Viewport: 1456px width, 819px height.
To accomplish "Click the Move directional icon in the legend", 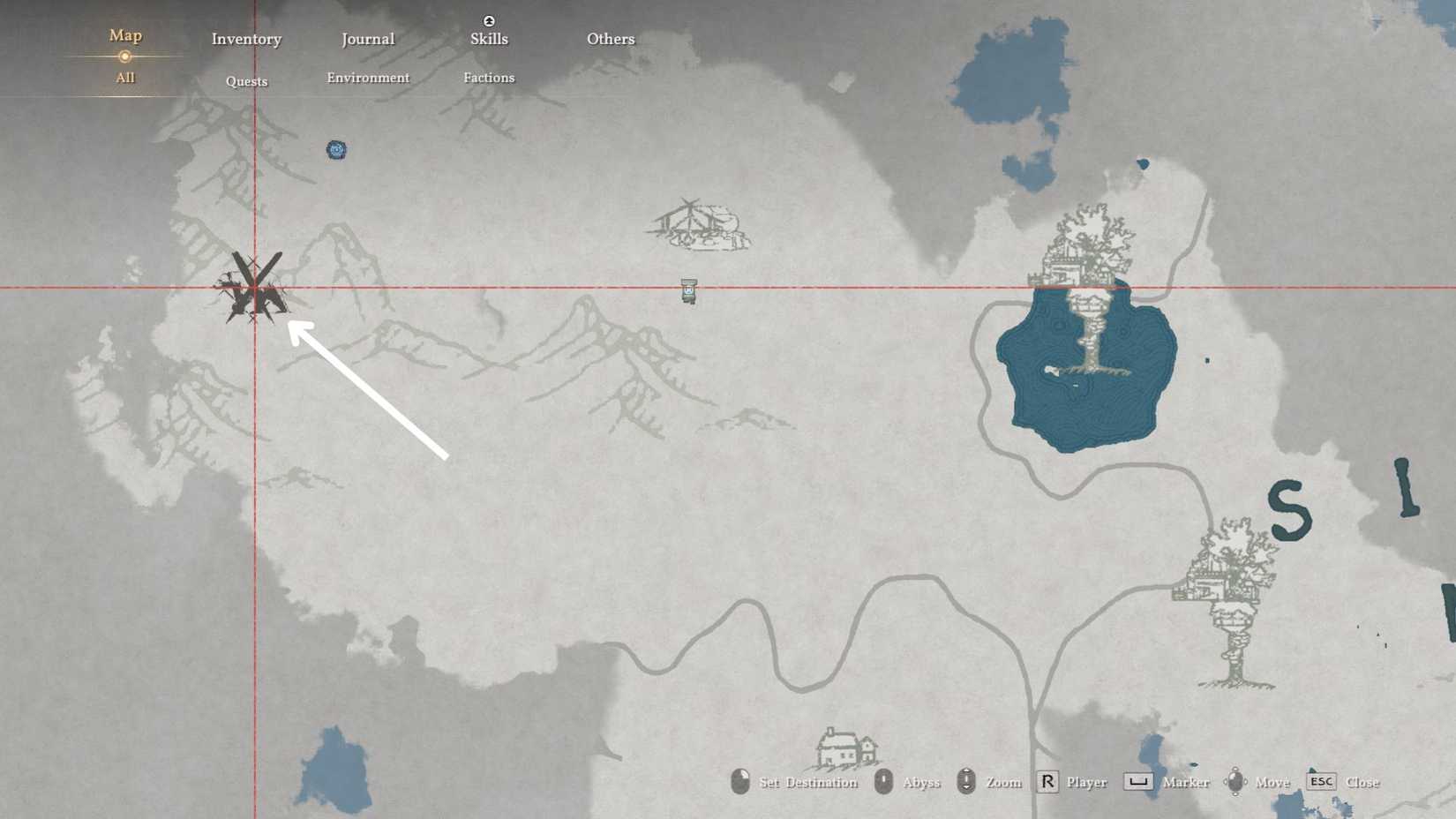I will 1235,781.
